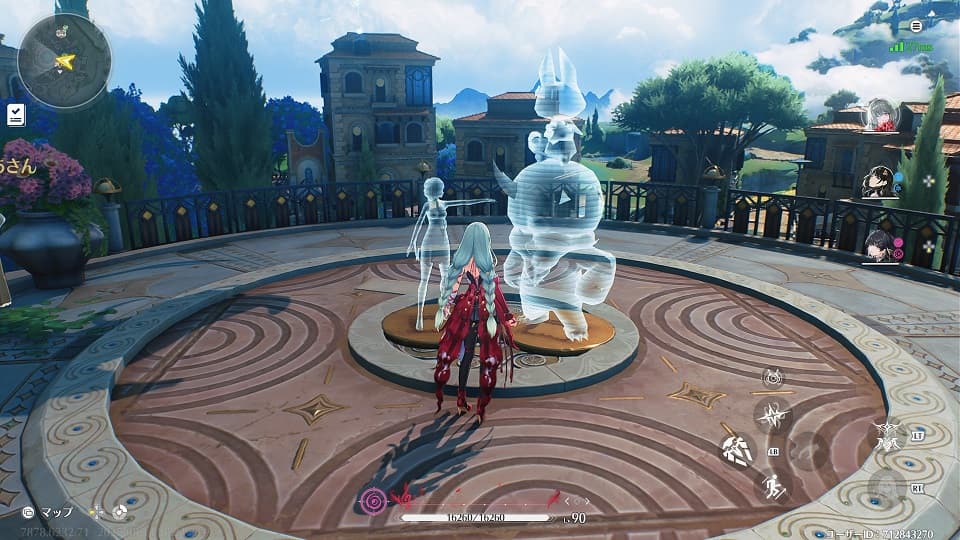The image size is (960, 540).
Task: Tap the running figure dodge icon
Action: point(772,487)
